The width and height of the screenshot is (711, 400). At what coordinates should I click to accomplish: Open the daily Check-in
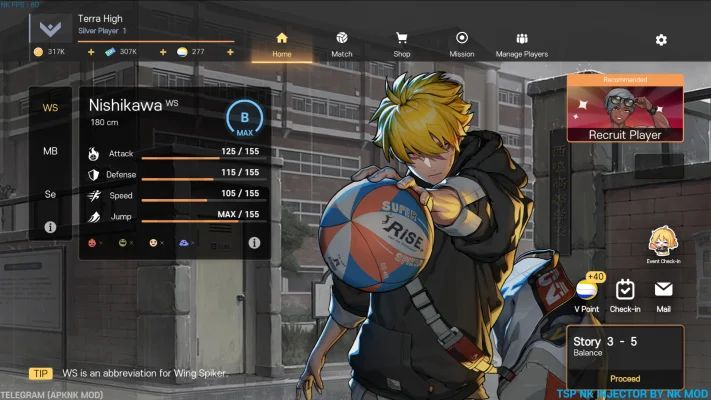(625, 294)
